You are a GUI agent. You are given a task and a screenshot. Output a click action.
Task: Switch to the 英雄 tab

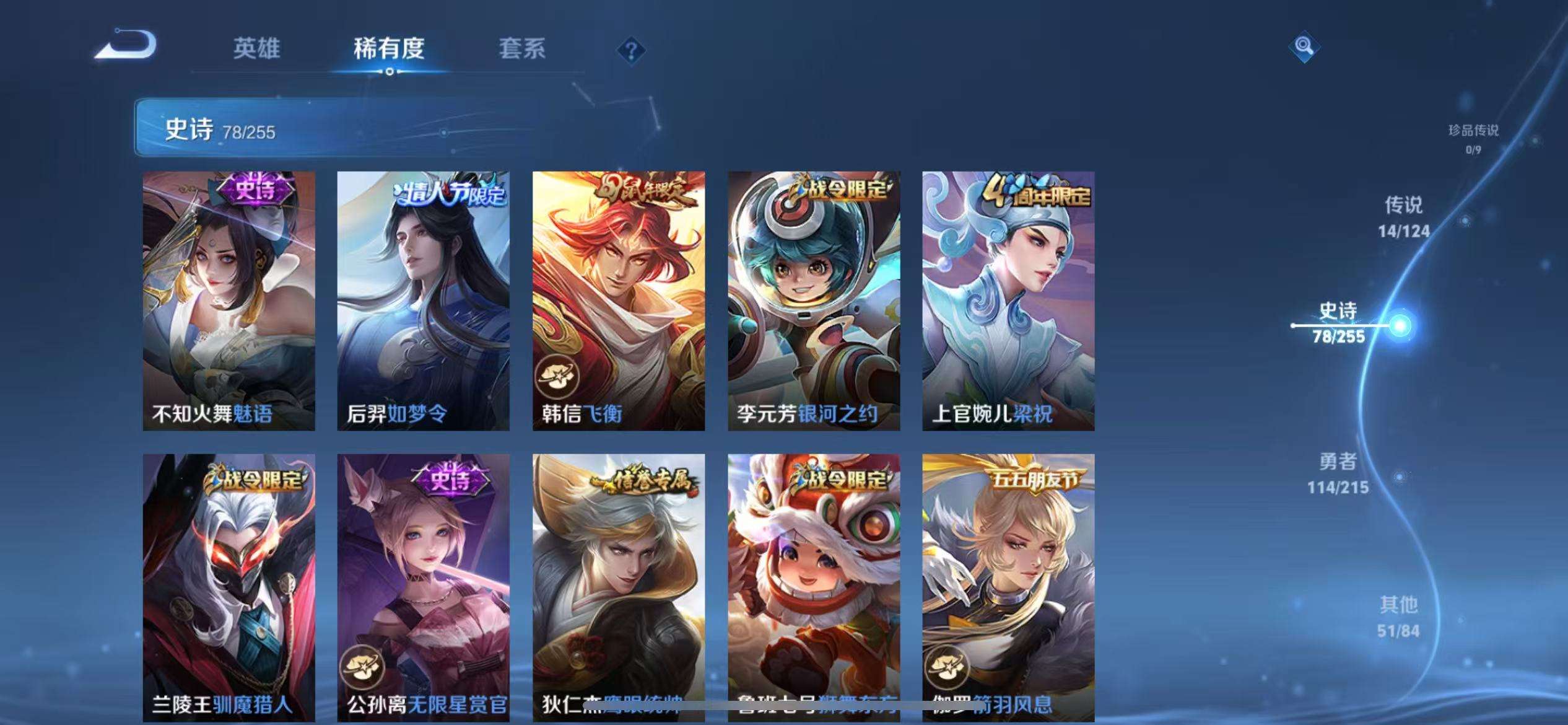257,50
